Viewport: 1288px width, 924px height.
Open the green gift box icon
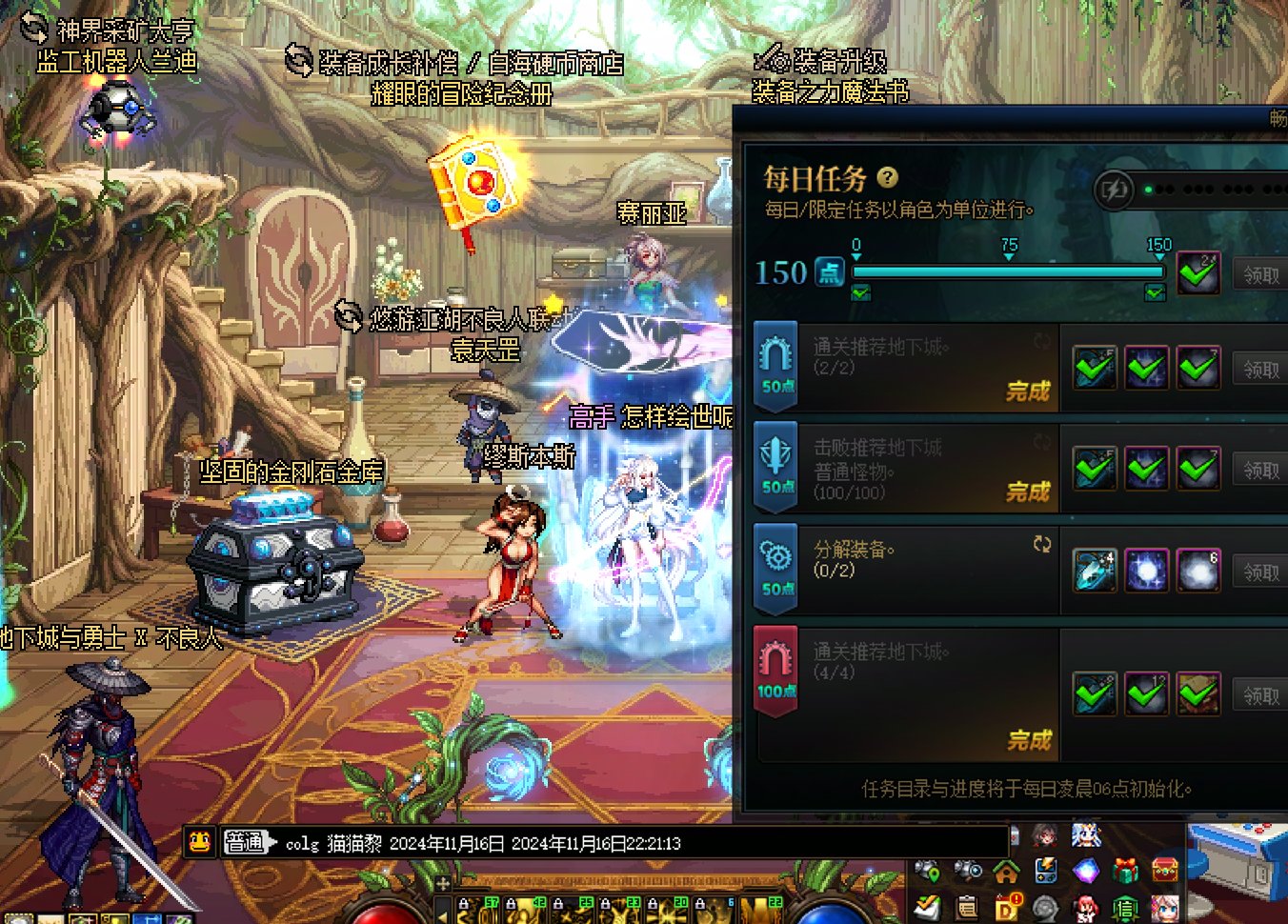tap(1126, 871)
